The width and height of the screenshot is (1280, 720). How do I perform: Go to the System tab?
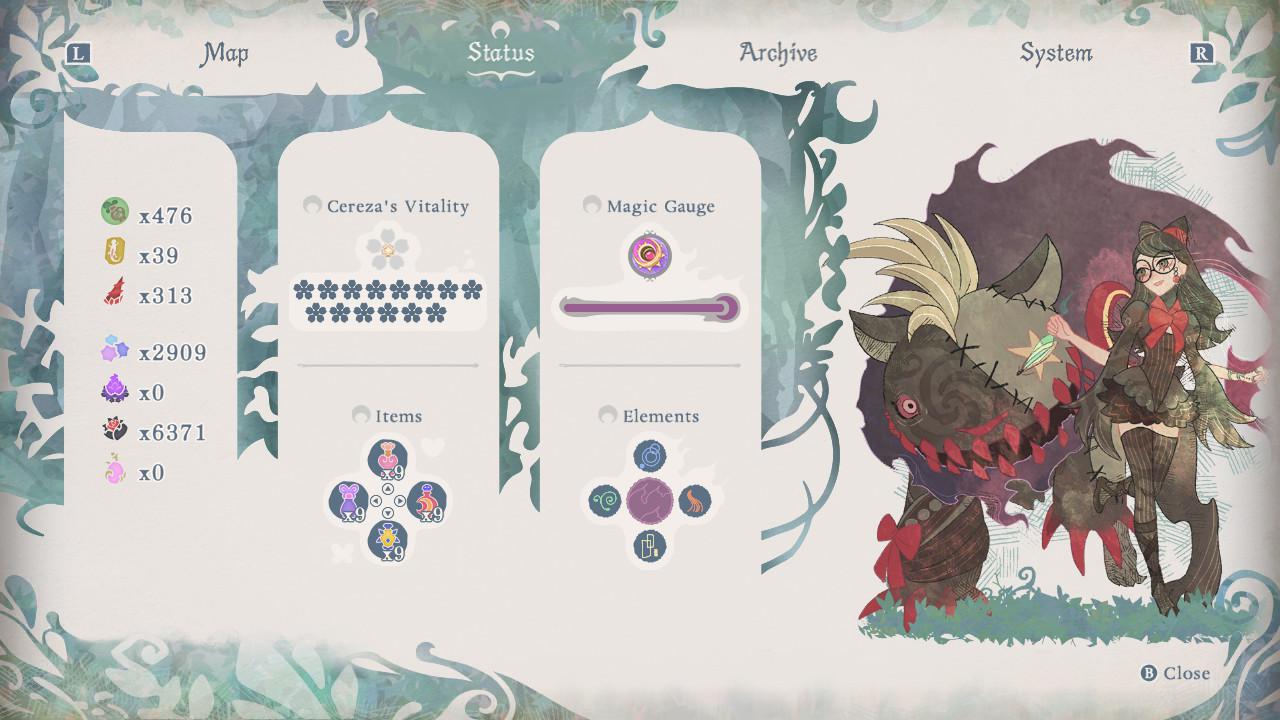[1055, 53]
